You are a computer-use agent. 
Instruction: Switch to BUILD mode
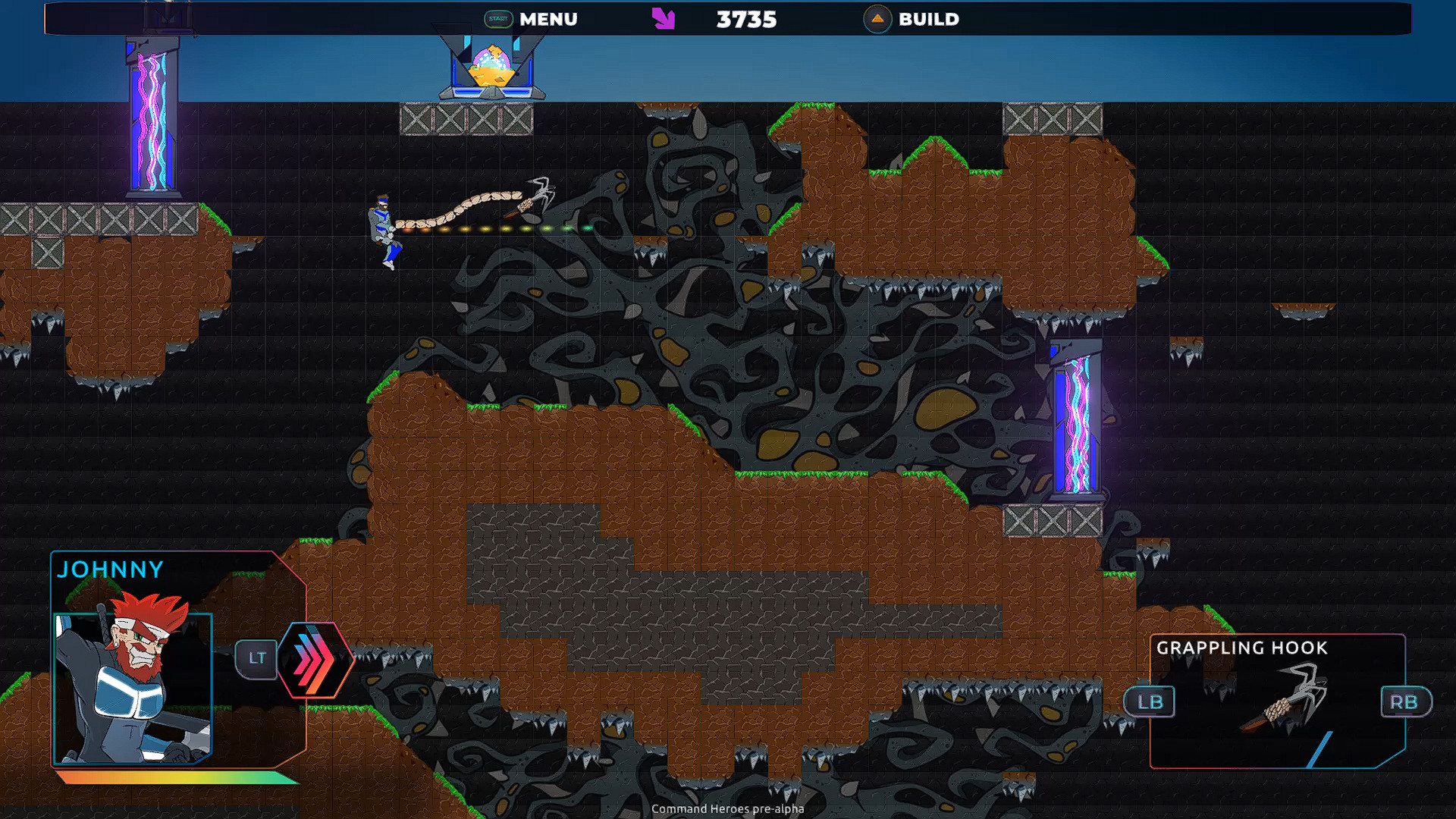point(929,20)
